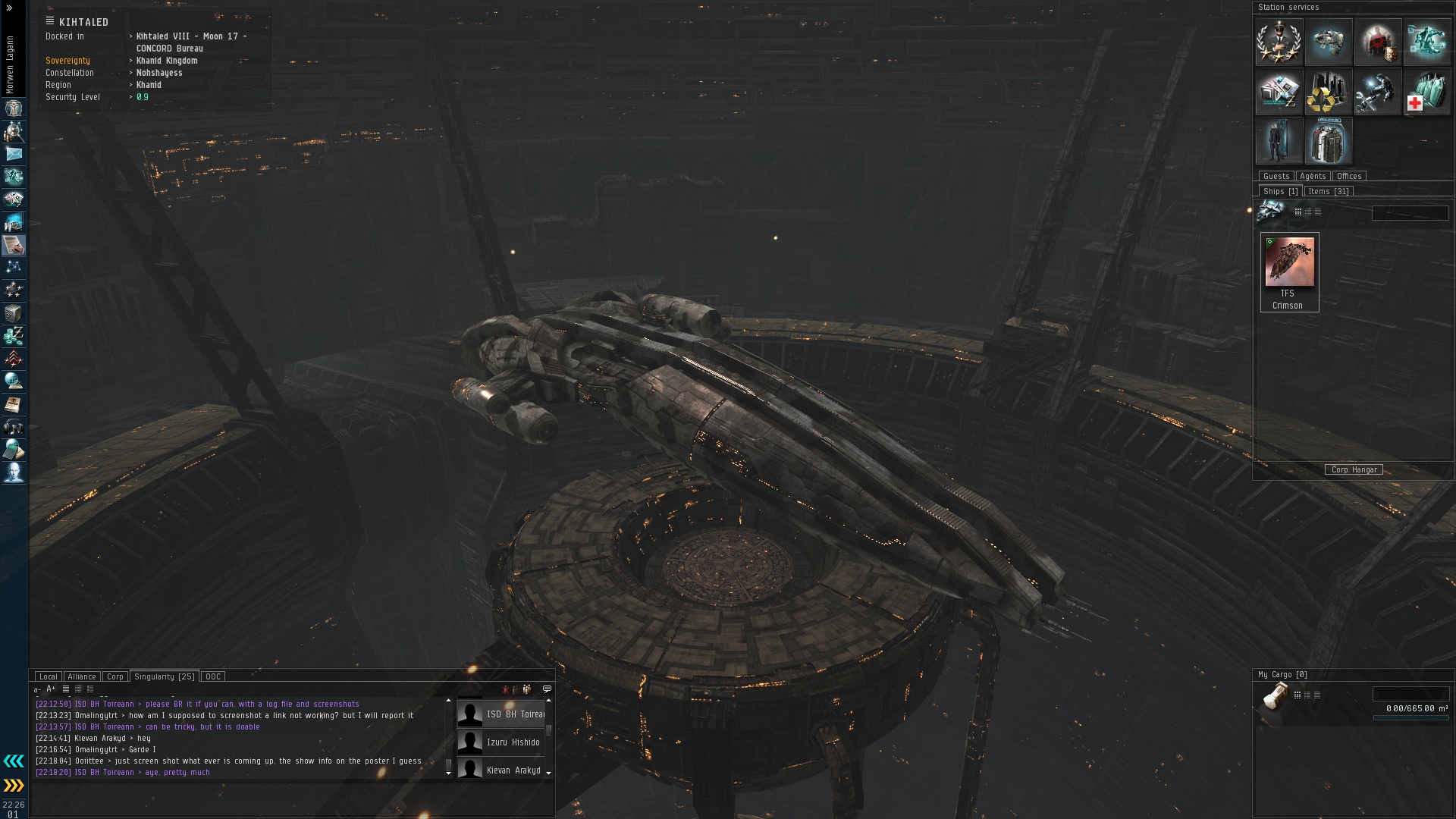Viewport: 1456px width, 819px height.
Task: Switch to the Alliance chat tab
Action: click(81, 676)
